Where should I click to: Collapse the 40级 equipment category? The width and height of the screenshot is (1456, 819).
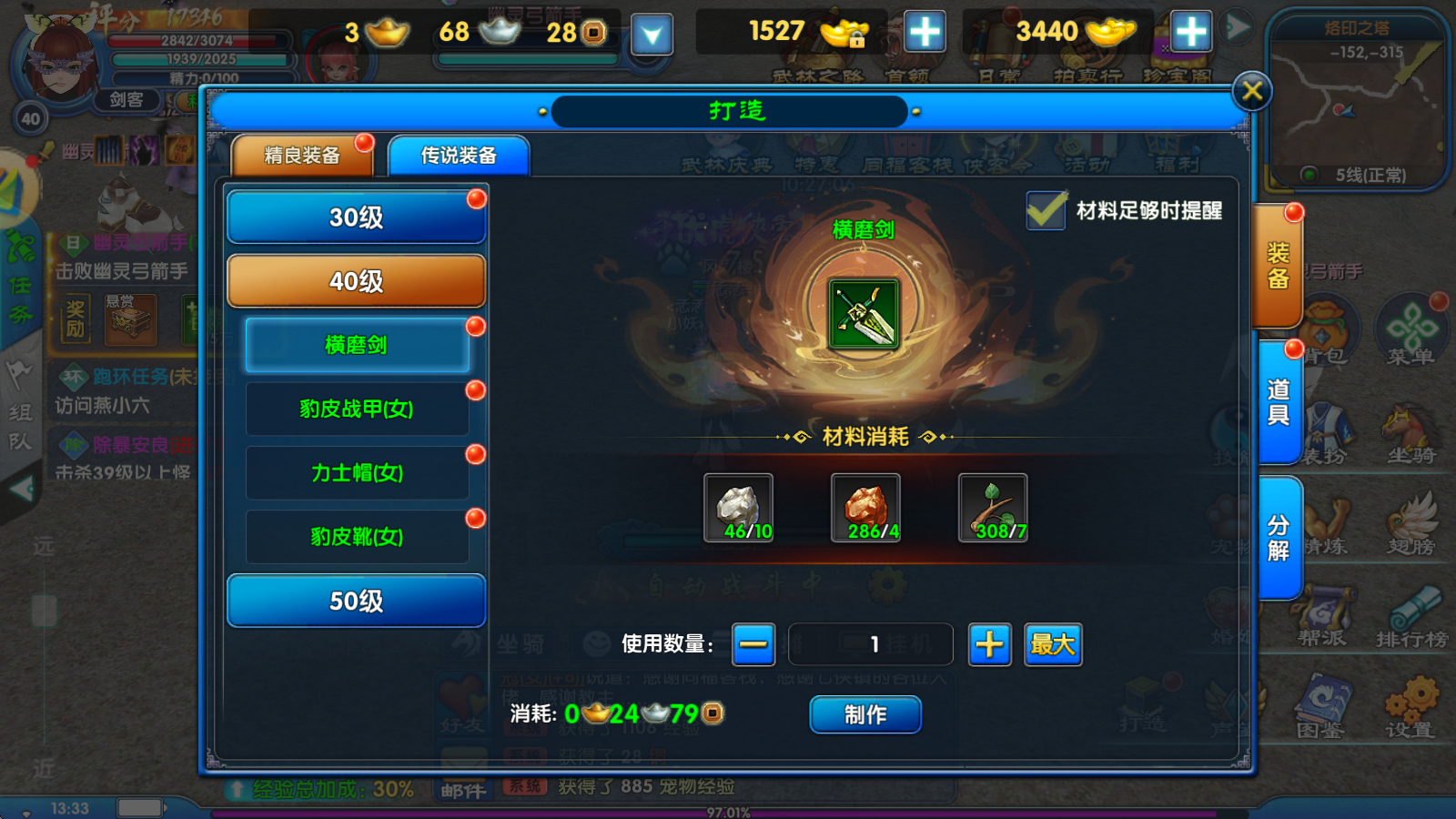(356, 281)
